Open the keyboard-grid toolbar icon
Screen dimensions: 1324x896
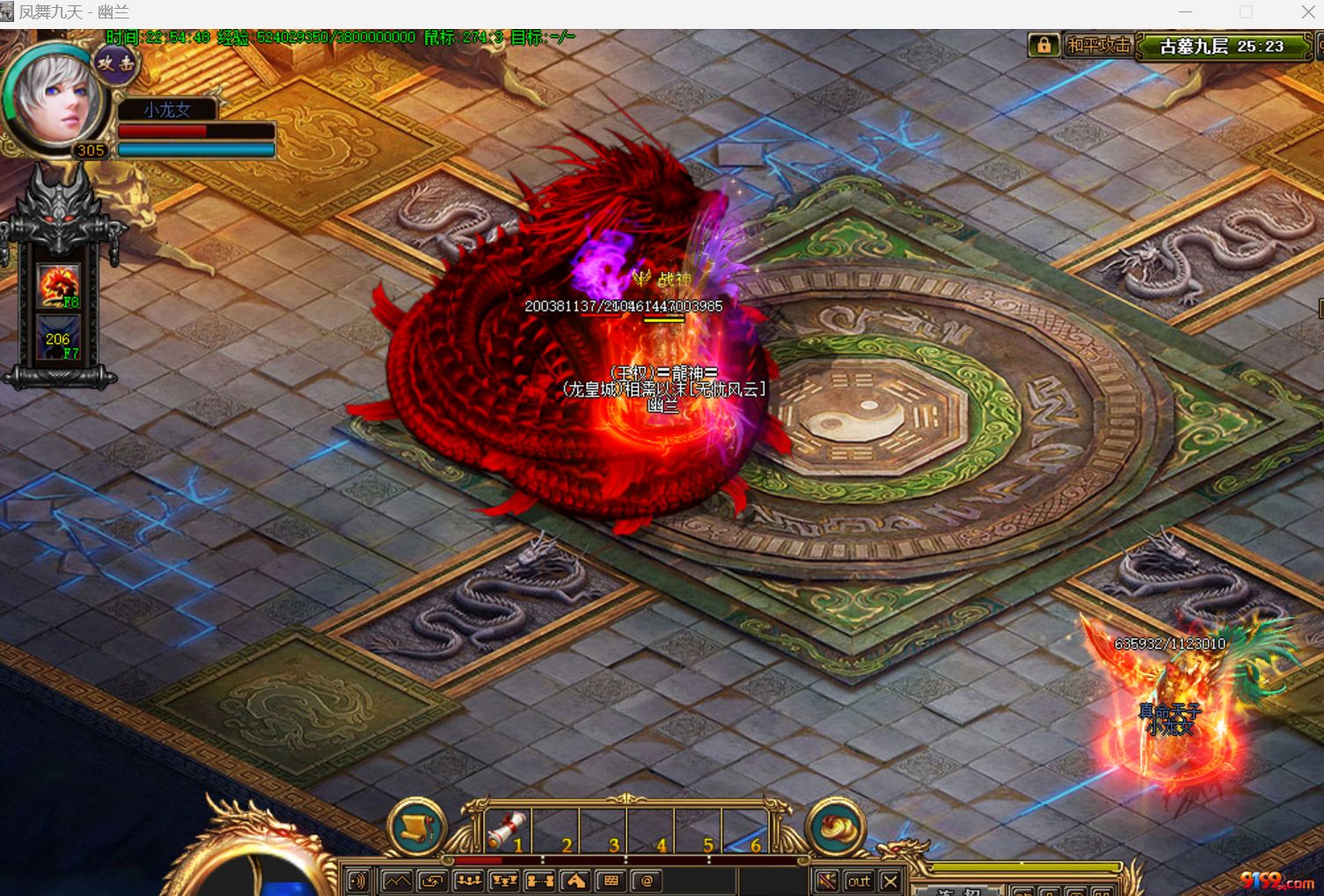coord(611,881)
